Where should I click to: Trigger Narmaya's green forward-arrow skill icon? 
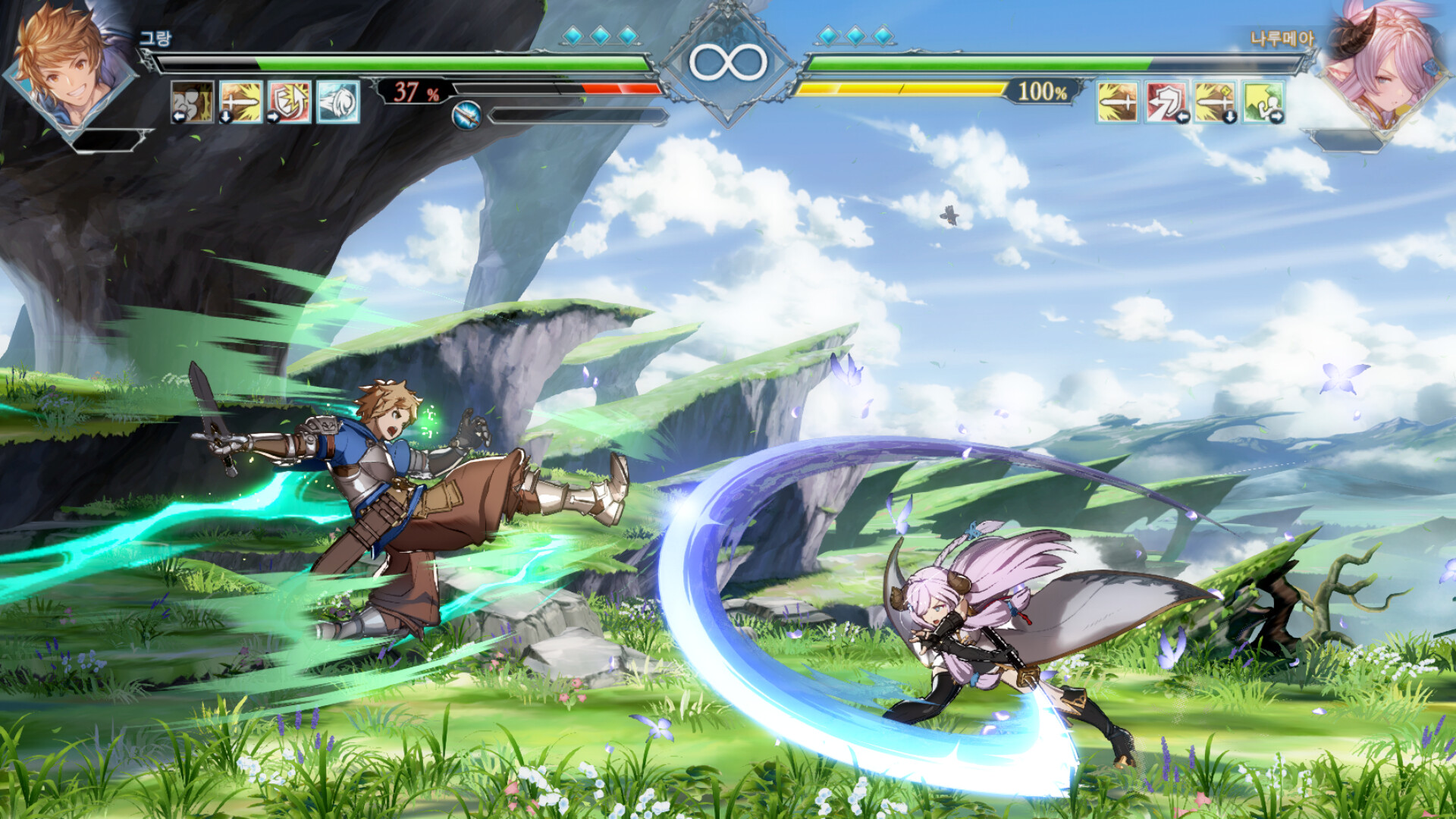click(x=1263, y=102)
